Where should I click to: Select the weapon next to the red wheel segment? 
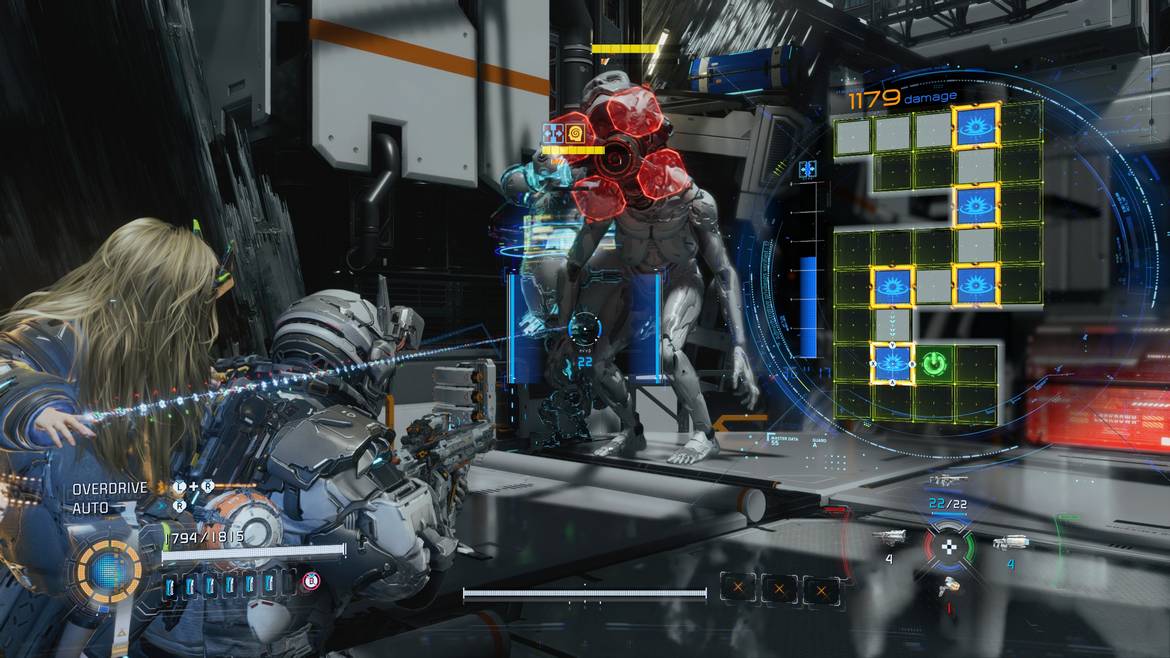coord(890,538)
